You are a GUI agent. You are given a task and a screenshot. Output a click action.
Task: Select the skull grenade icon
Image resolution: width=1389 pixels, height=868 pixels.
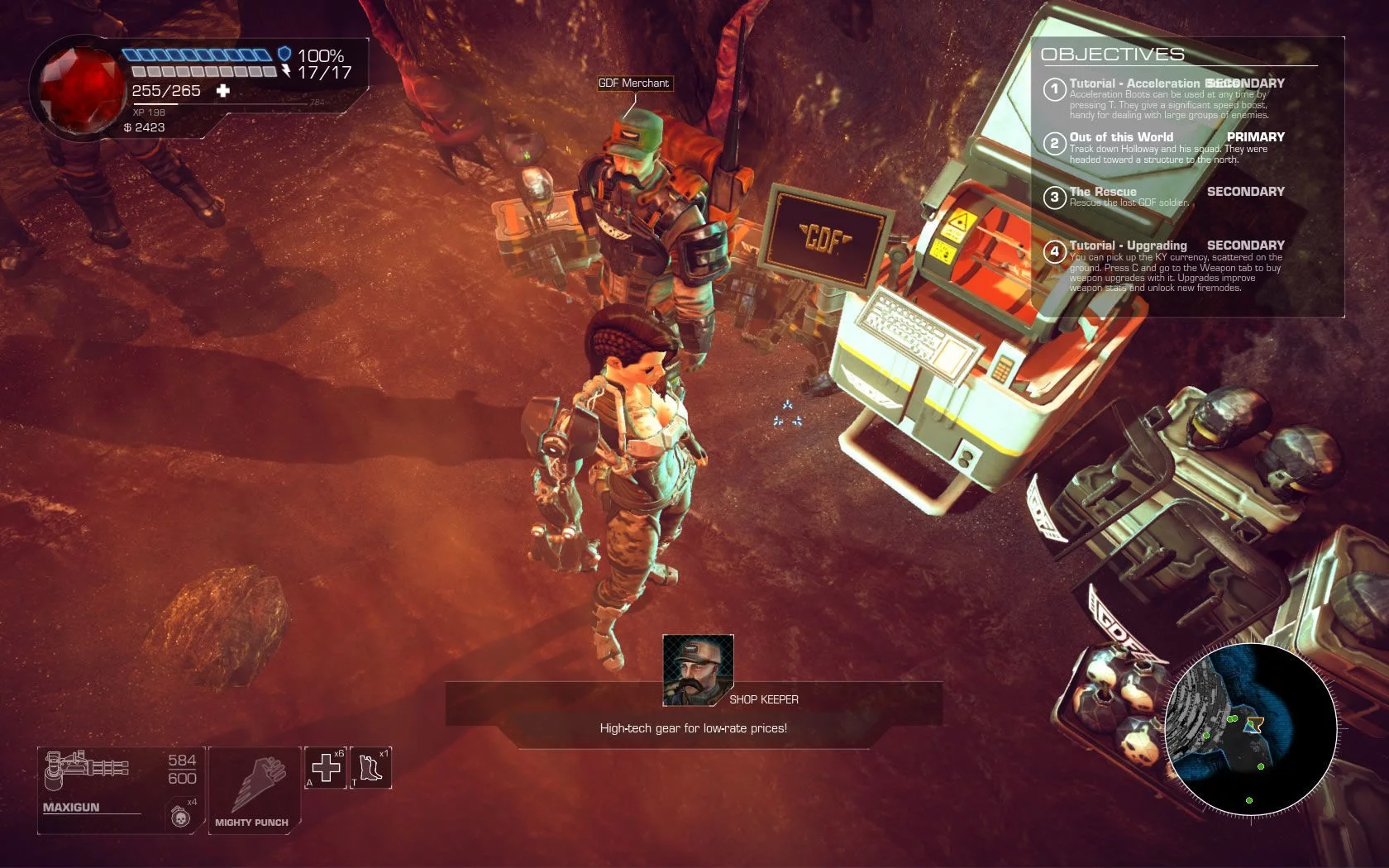click(181, 816)
